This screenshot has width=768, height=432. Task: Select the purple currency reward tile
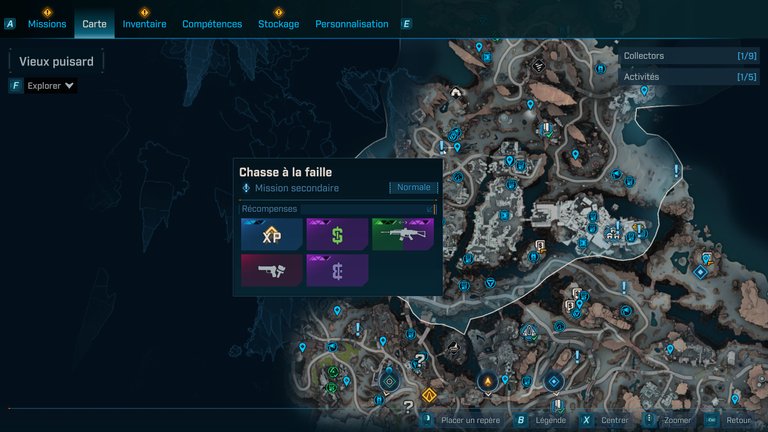pos(337,270)
